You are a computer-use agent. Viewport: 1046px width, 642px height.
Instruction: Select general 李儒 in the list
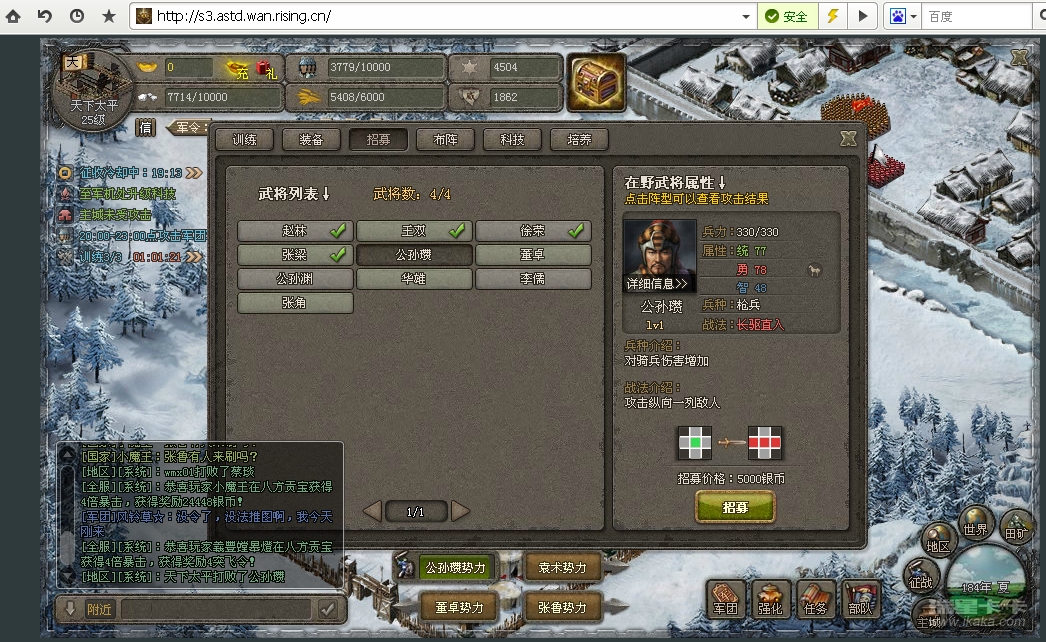(533, 279)
